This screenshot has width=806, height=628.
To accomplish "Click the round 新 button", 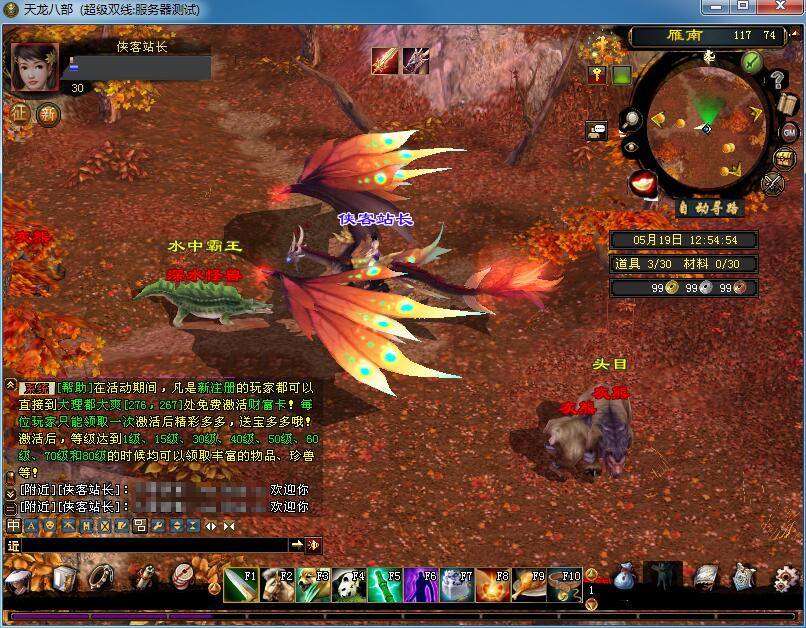I will point(48,113).
